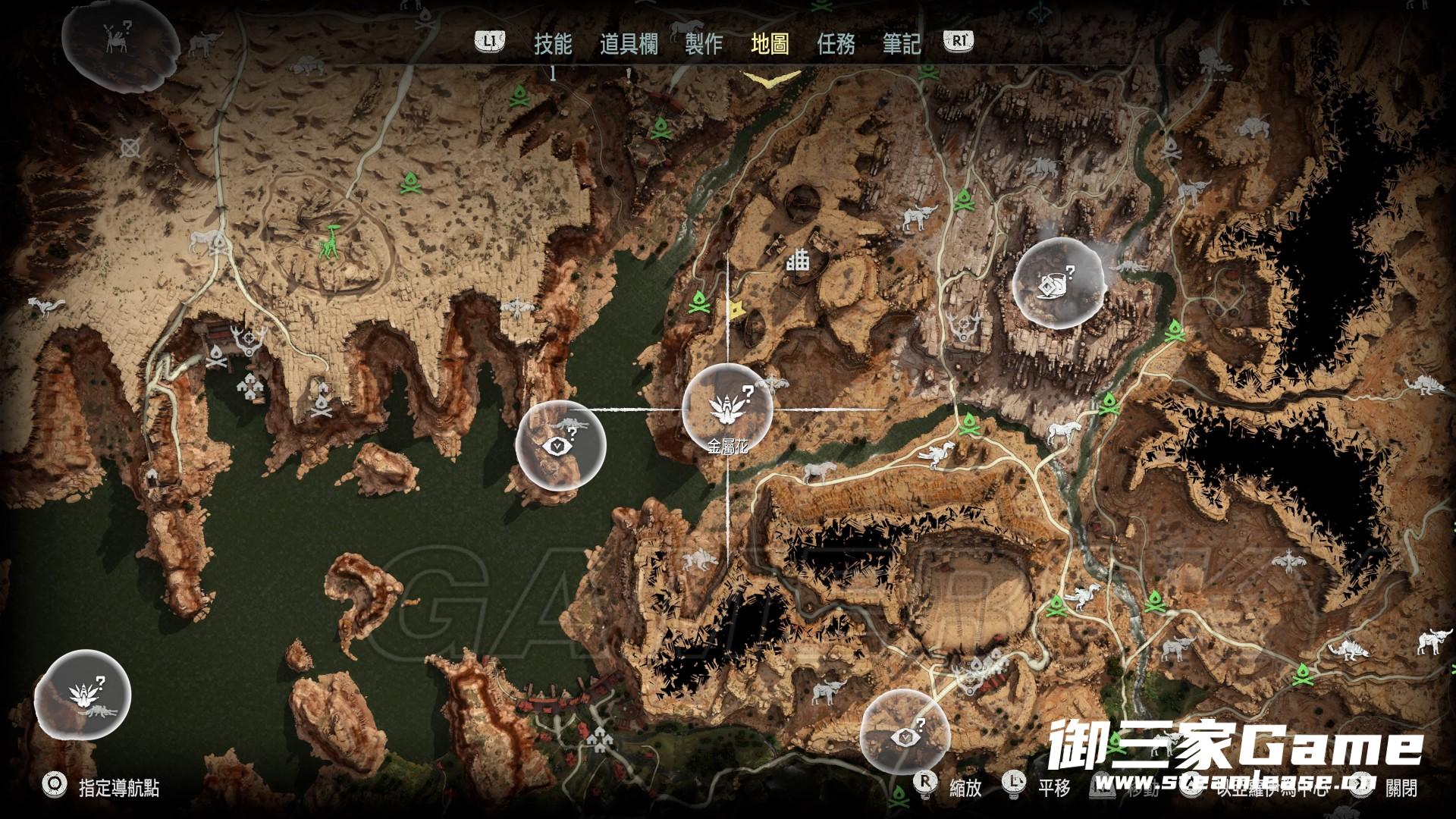Select the 製作 crafting tab

[x=704, y=44]
